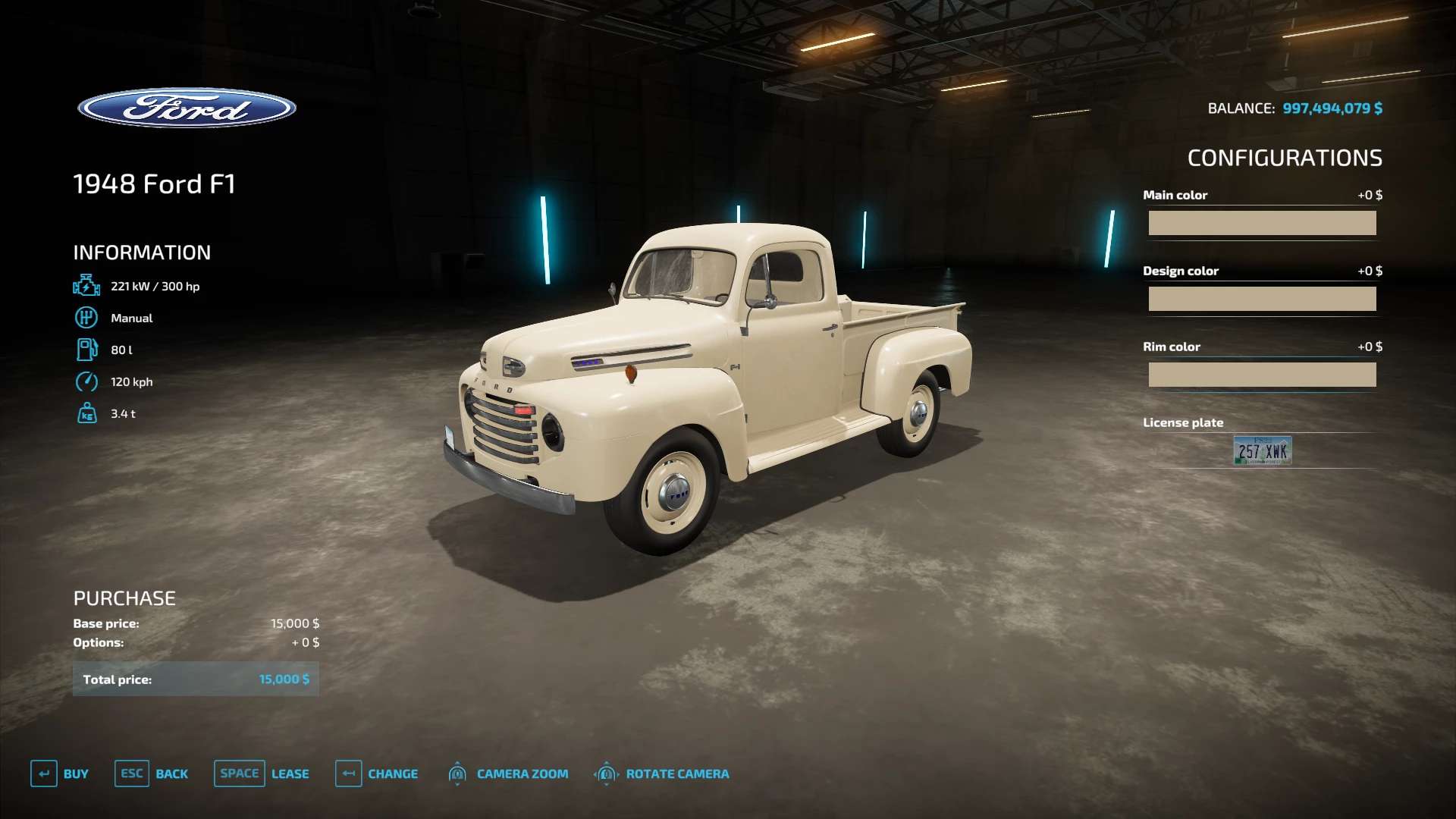Open the License plate configuration
The width and height of the screenshot is (1456, 819).
(1262, 450)
